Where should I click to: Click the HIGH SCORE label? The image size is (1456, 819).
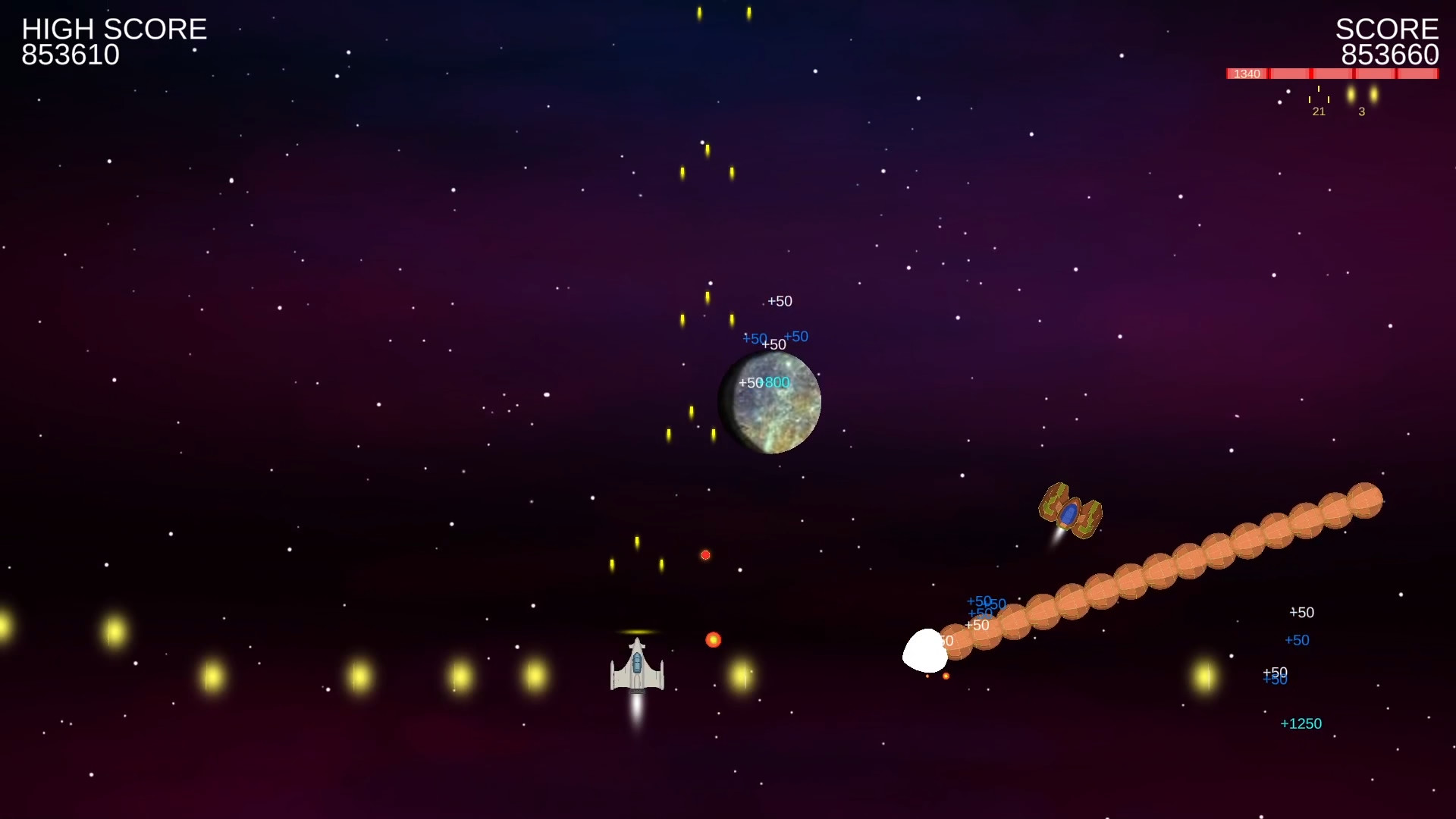pos(114,29)
